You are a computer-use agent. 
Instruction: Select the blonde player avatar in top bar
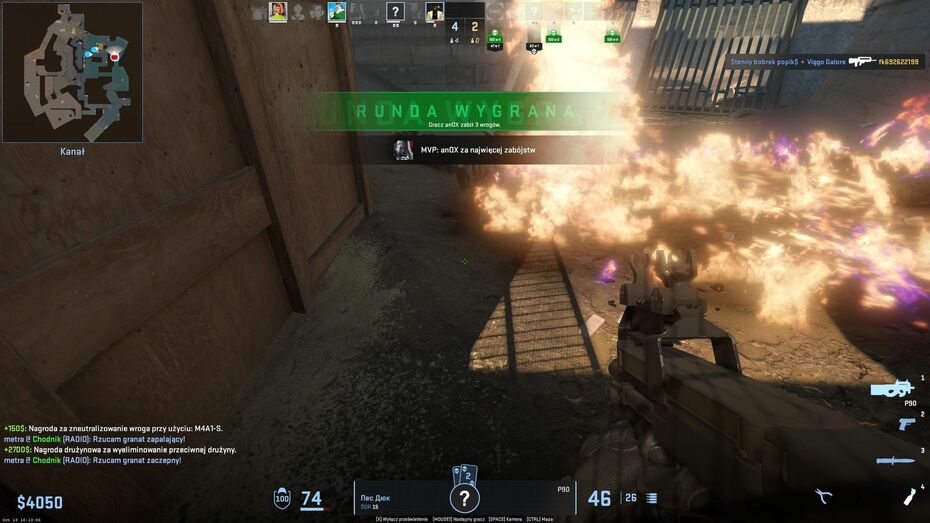[x=278, y=11]
